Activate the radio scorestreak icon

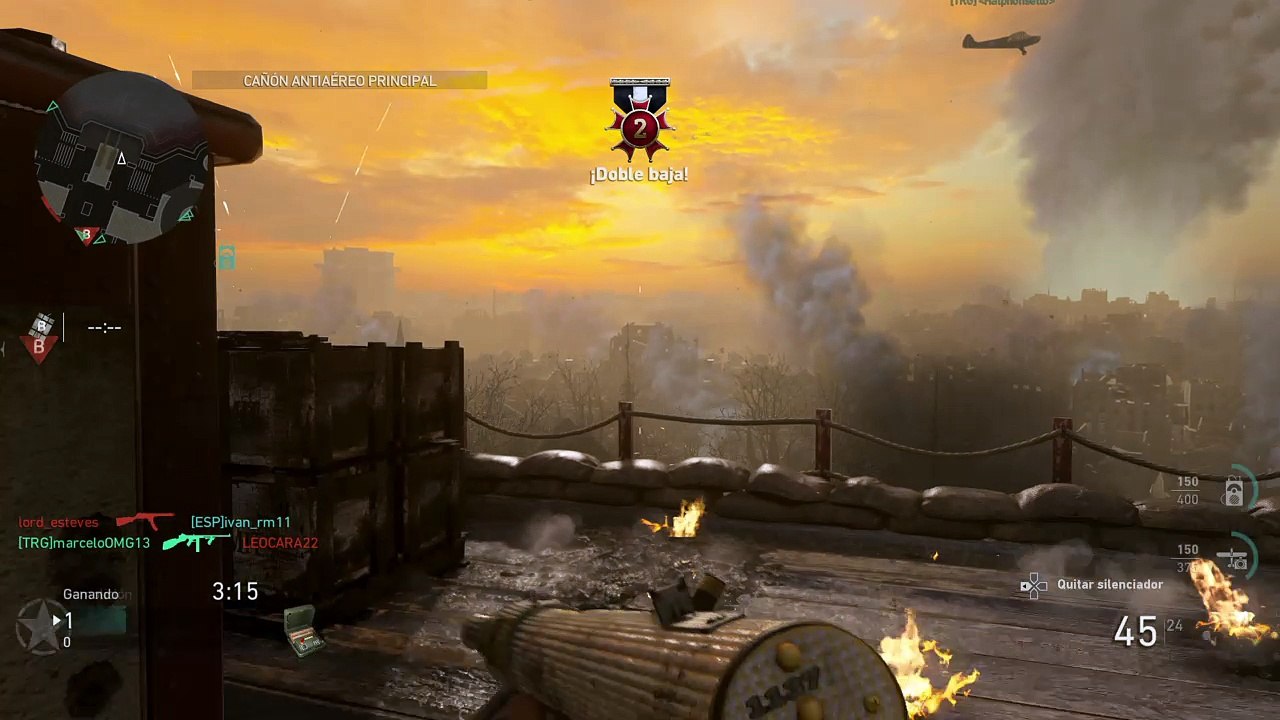pyautogui.click(x=1234, y=491)
